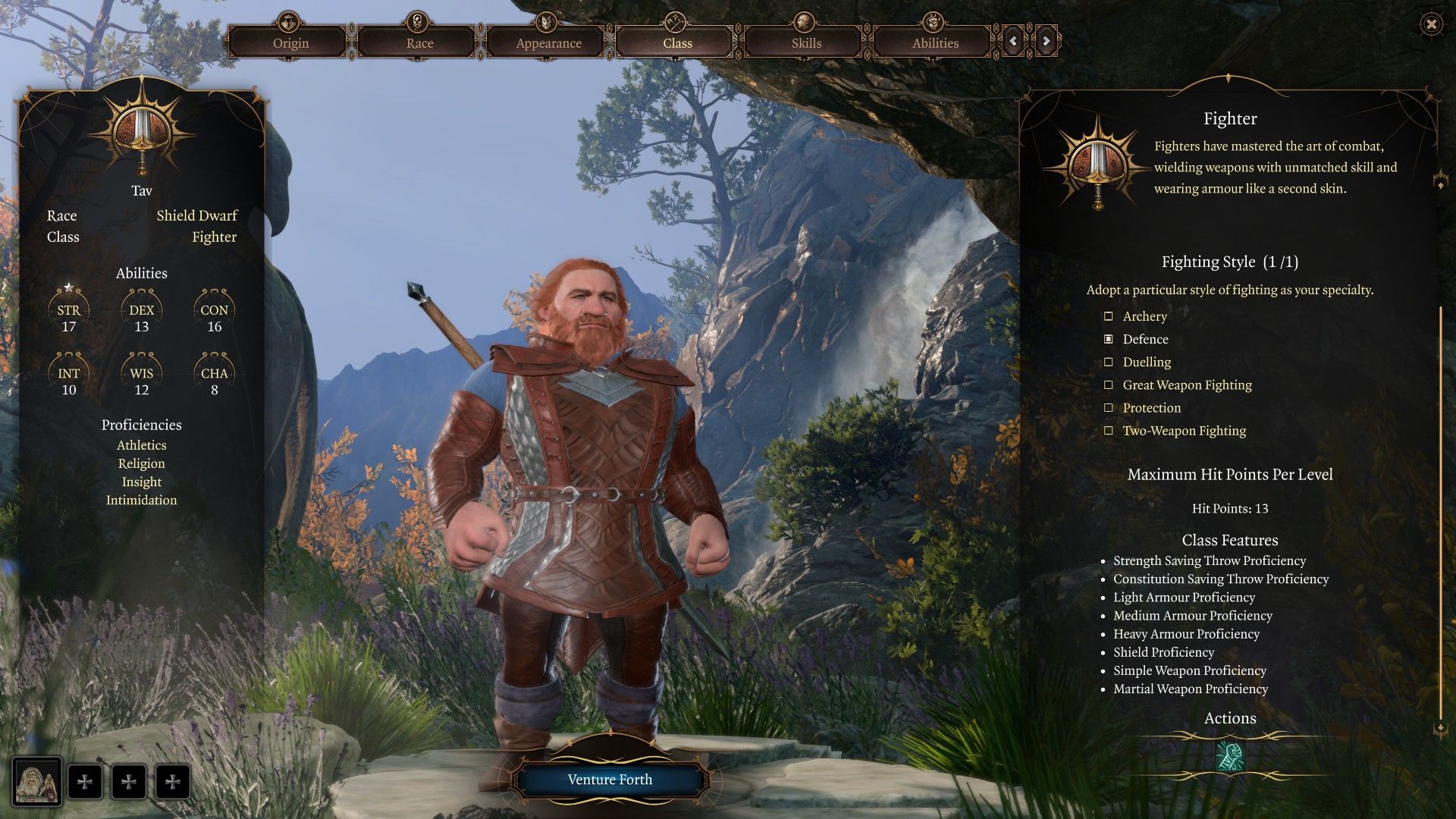1456x819 pixels.
Task: Select the Class tab
Action: pos(677,42)
